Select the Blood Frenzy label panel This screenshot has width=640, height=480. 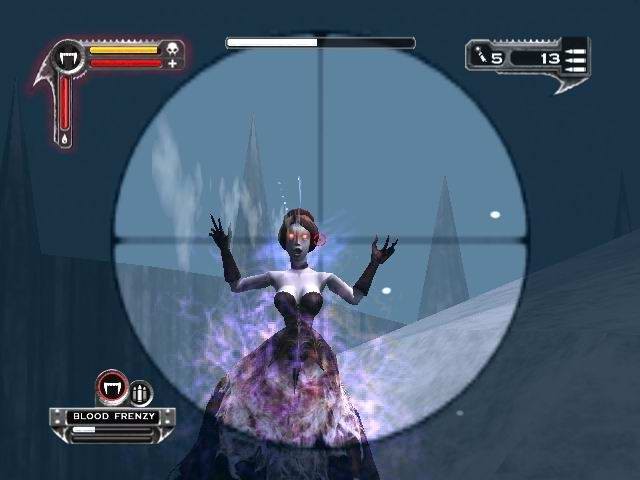pos(104,415)
